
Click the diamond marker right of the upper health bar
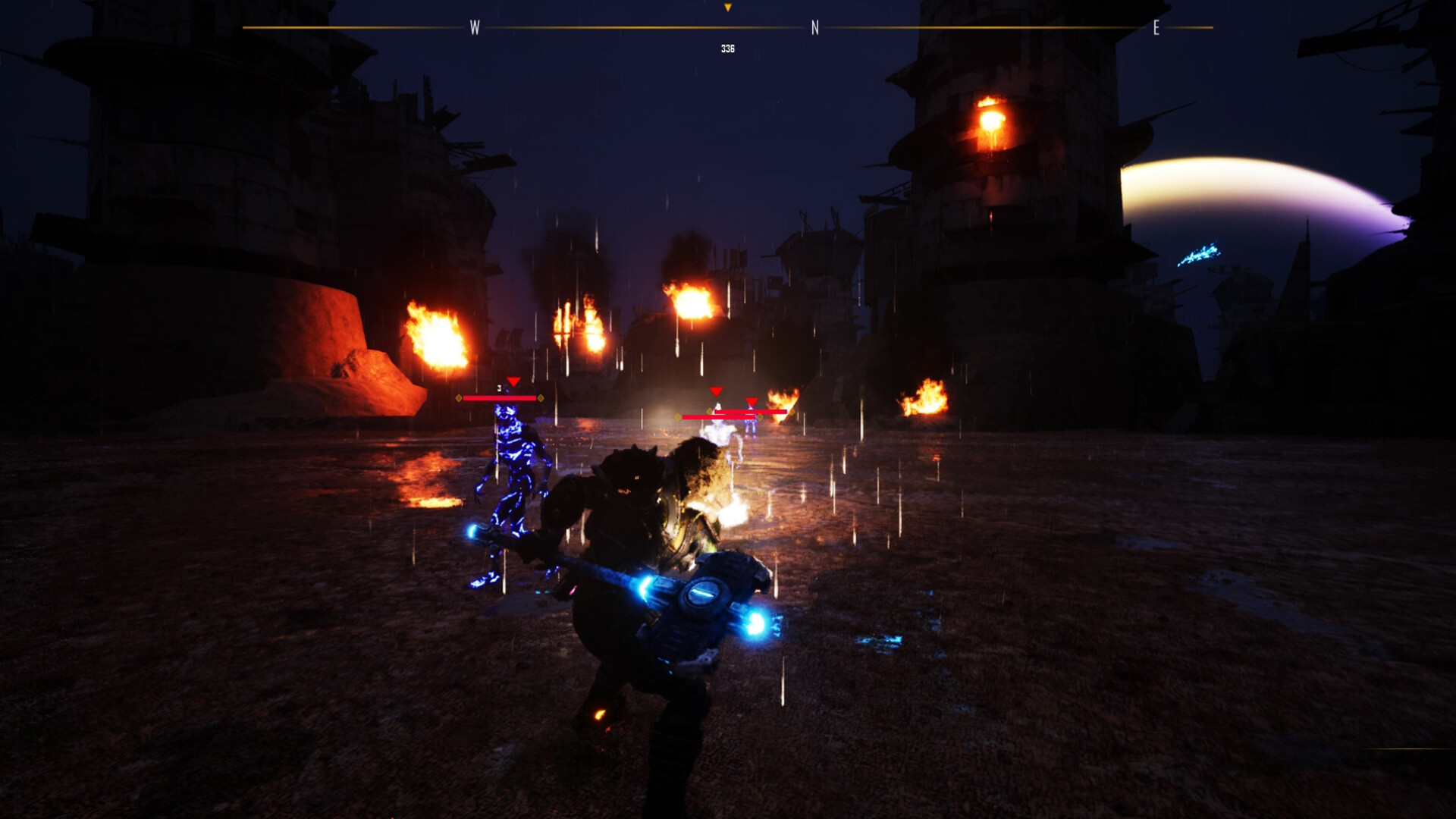pyautogui.click(x=792, y=412)
